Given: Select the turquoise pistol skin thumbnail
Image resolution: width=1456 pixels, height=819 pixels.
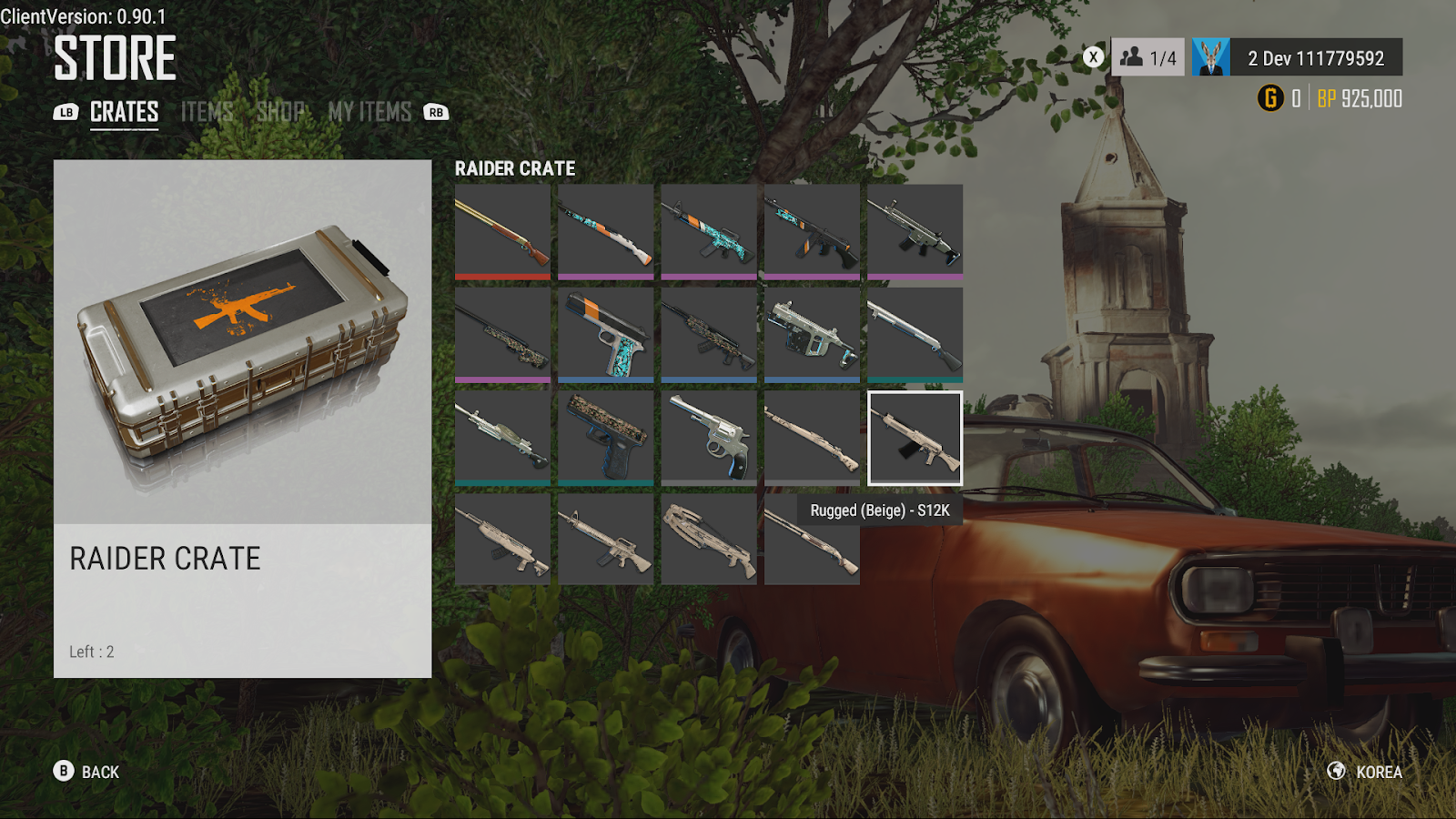Looking at the screenshot, I should coord(605,334).
